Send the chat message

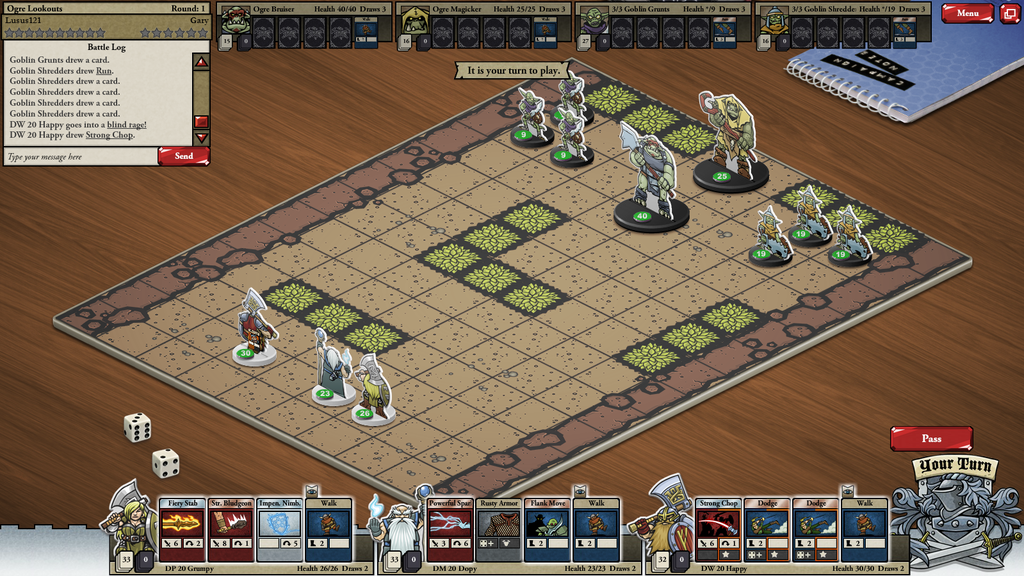[x=184, y=156]
